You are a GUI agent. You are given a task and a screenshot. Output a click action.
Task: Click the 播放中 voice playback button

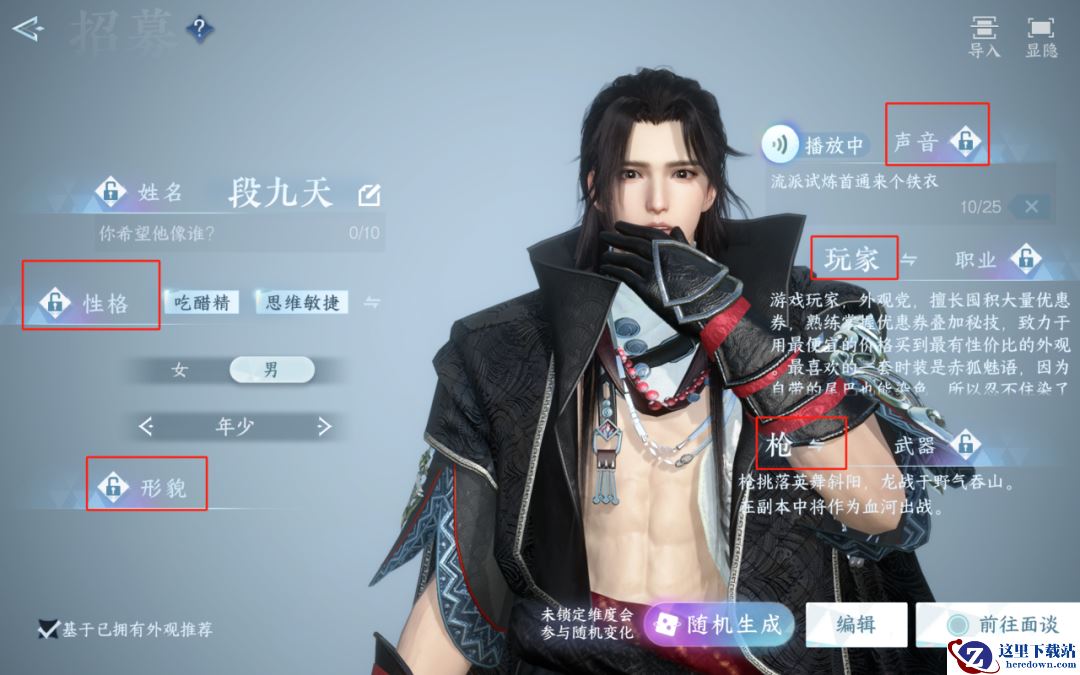pos(815,146)
